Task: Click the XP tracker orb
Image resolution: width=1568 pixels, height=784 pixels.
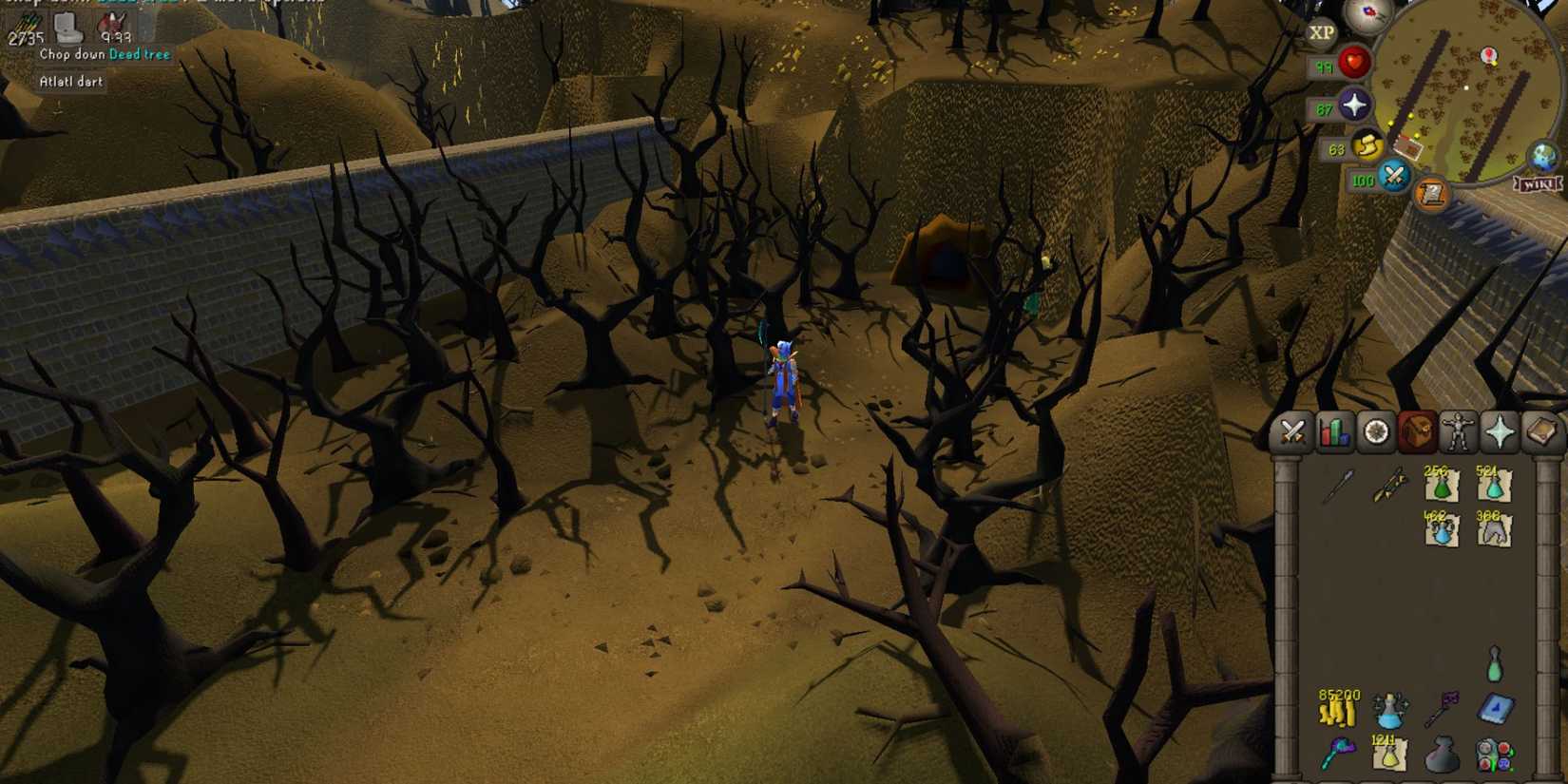Action: (1323, 31)
